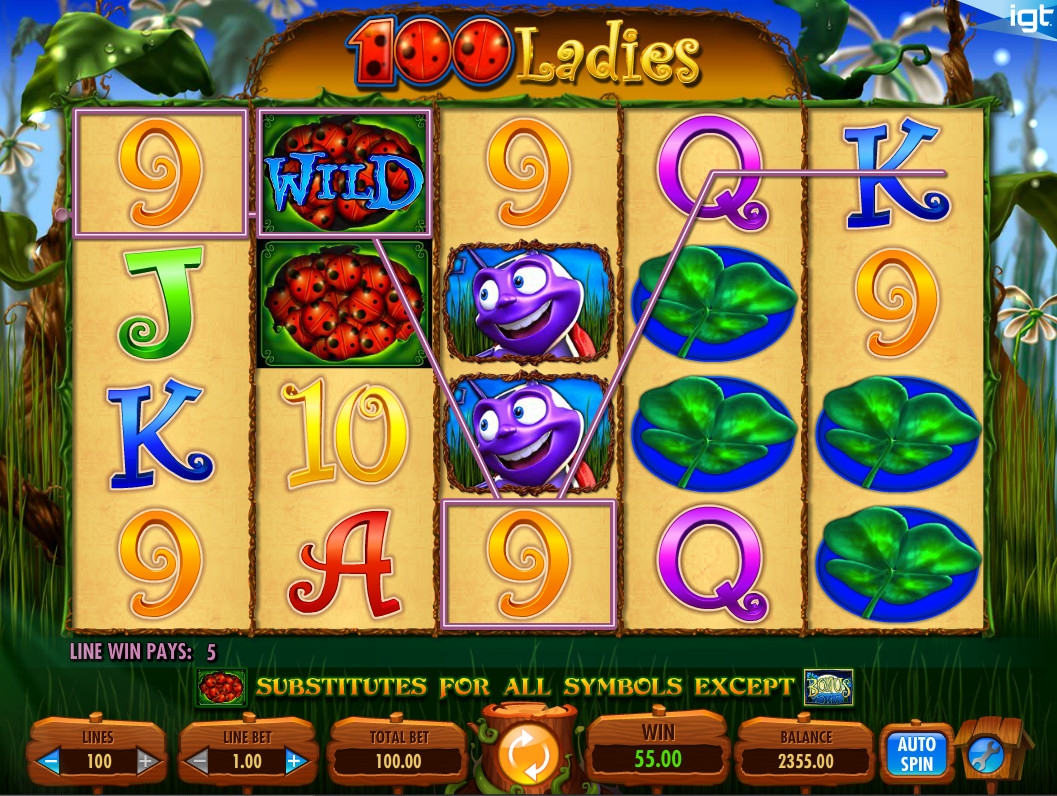Increase the number of Lines
This screenshot has height=796, width=1057.
click(146, 762)
